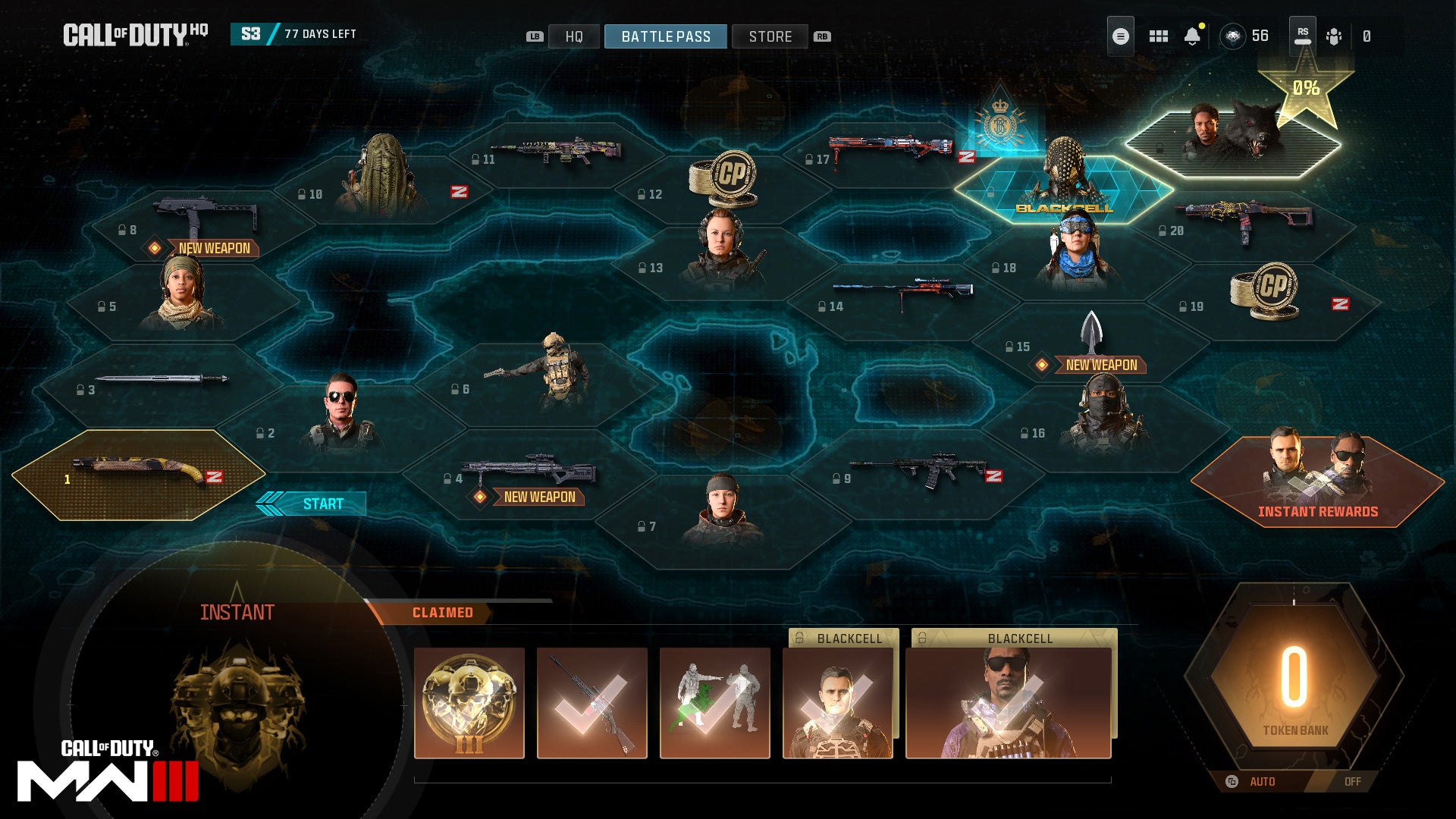View the claimed gold emblem reward
Image resolution: width=1456 pixels, height=819 pixels.
point(469,703)
